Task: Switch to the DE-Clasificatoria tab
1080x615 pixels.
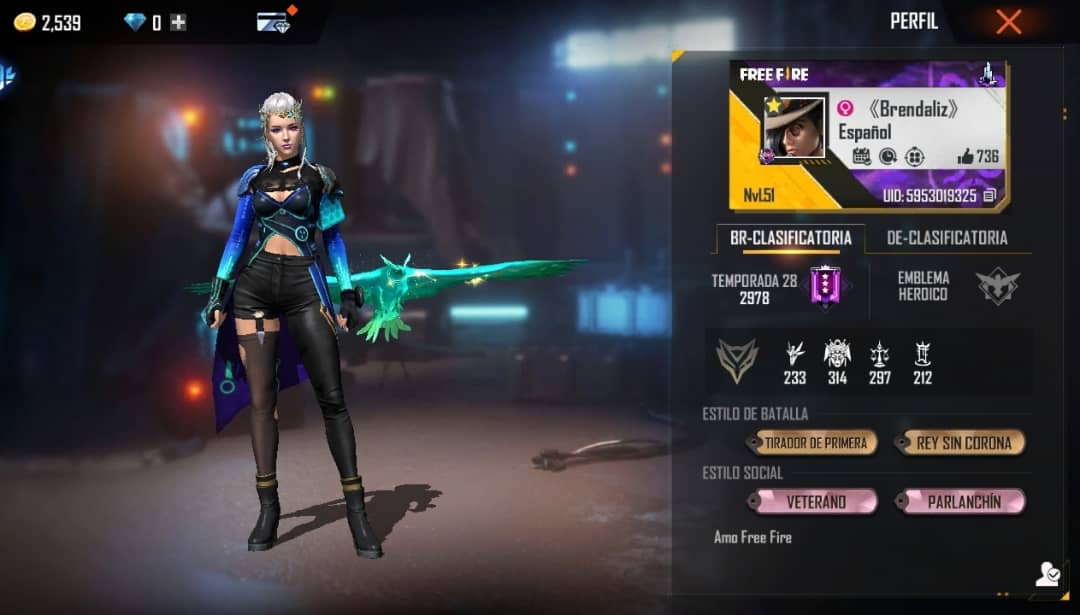Action: click(946, 238)
